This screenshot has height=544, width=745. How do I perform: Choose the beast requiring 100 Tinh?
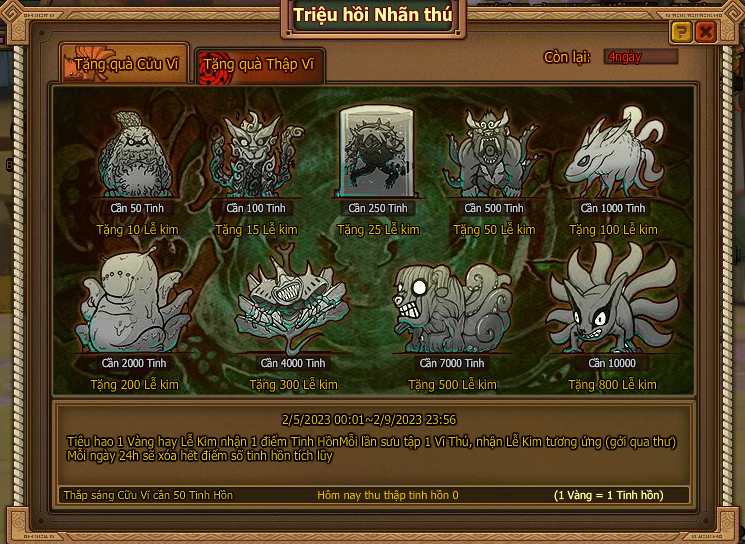click(x=255, y=157)
